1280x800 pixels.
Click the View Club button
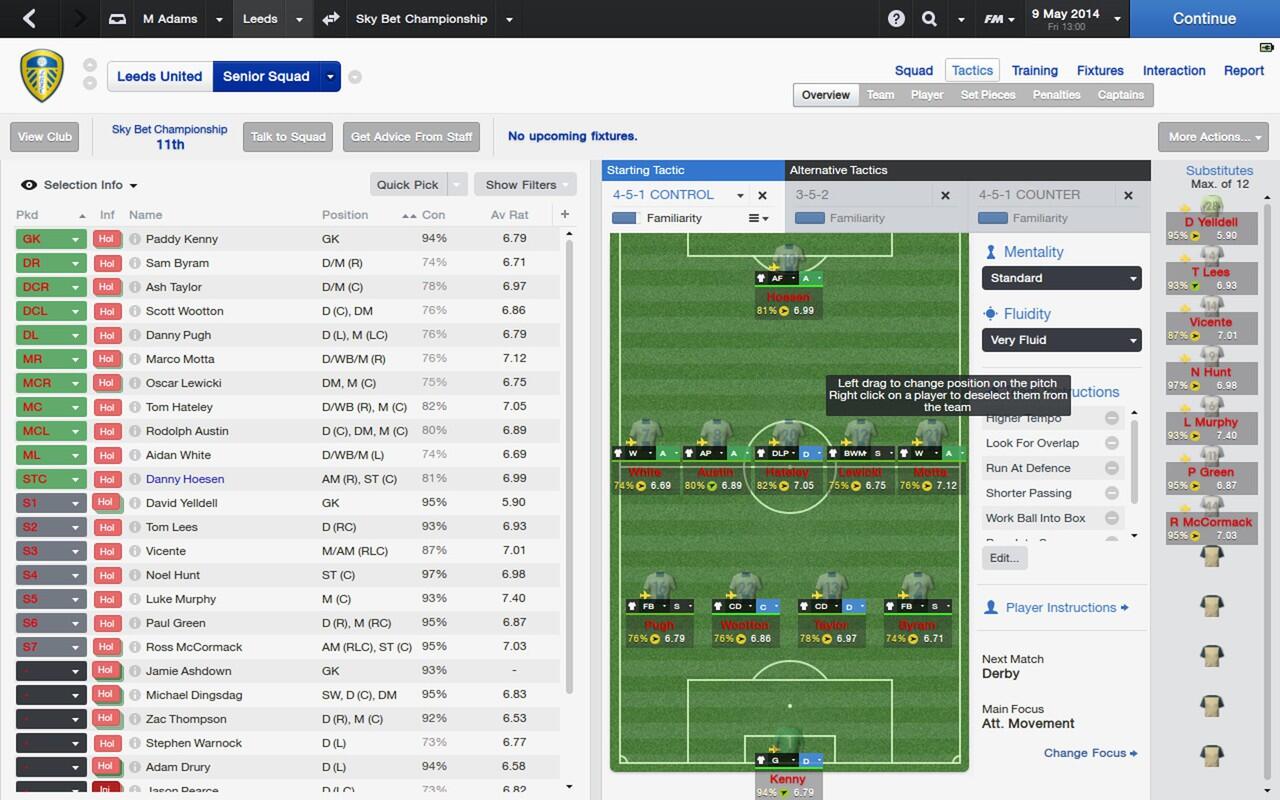[x=45, y=137]
